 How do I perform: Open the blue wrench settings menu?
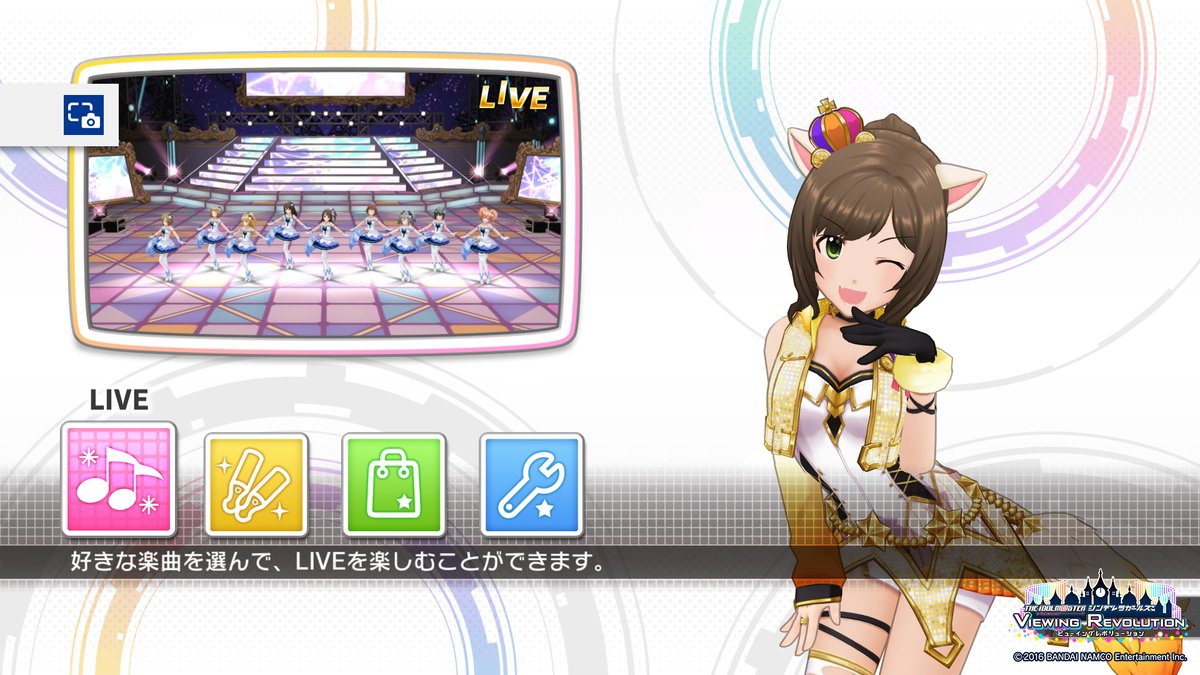[x=531, y=485]
